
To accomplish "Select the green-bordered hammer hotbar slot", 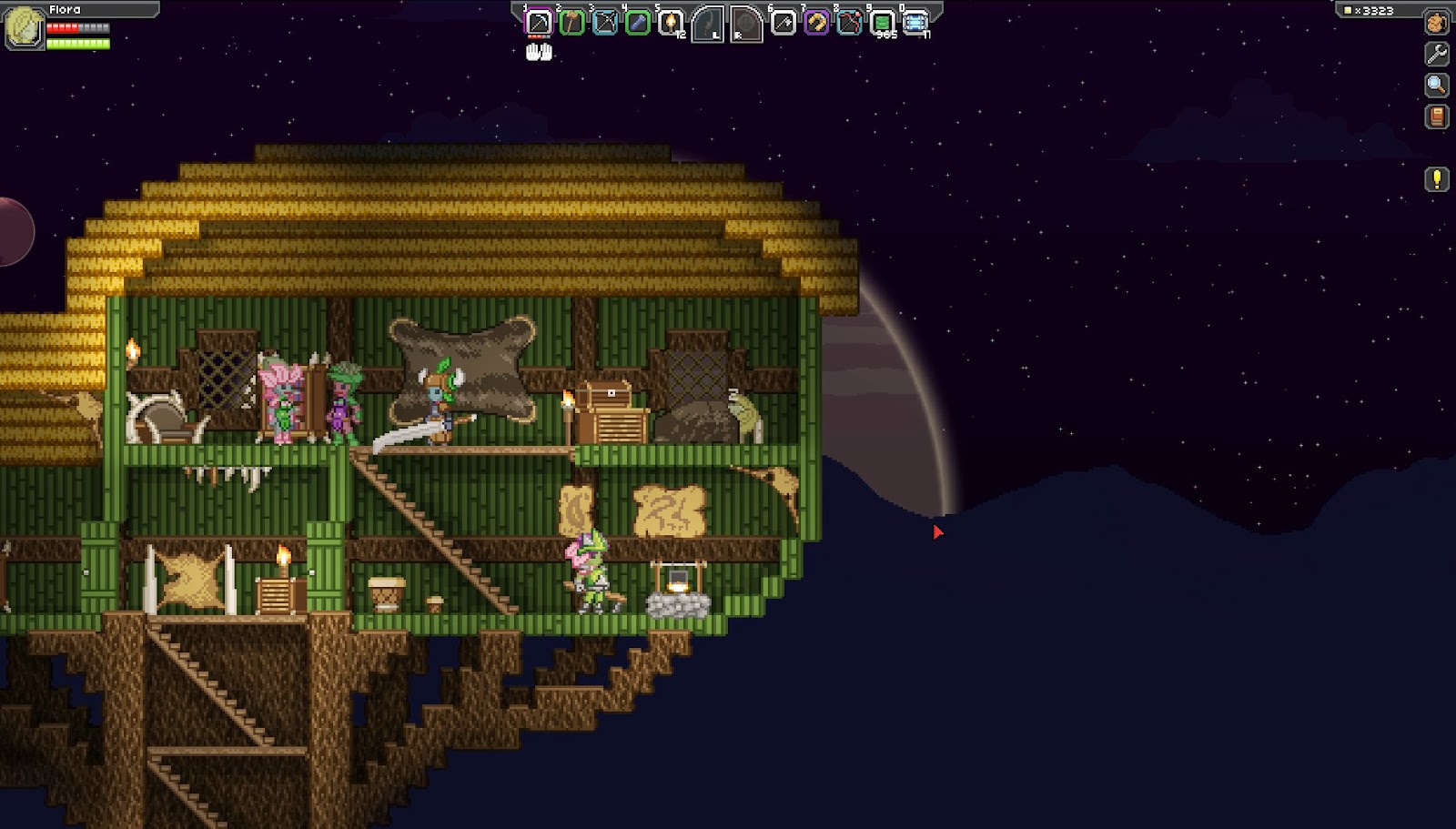I will click(x=571, y=23).
